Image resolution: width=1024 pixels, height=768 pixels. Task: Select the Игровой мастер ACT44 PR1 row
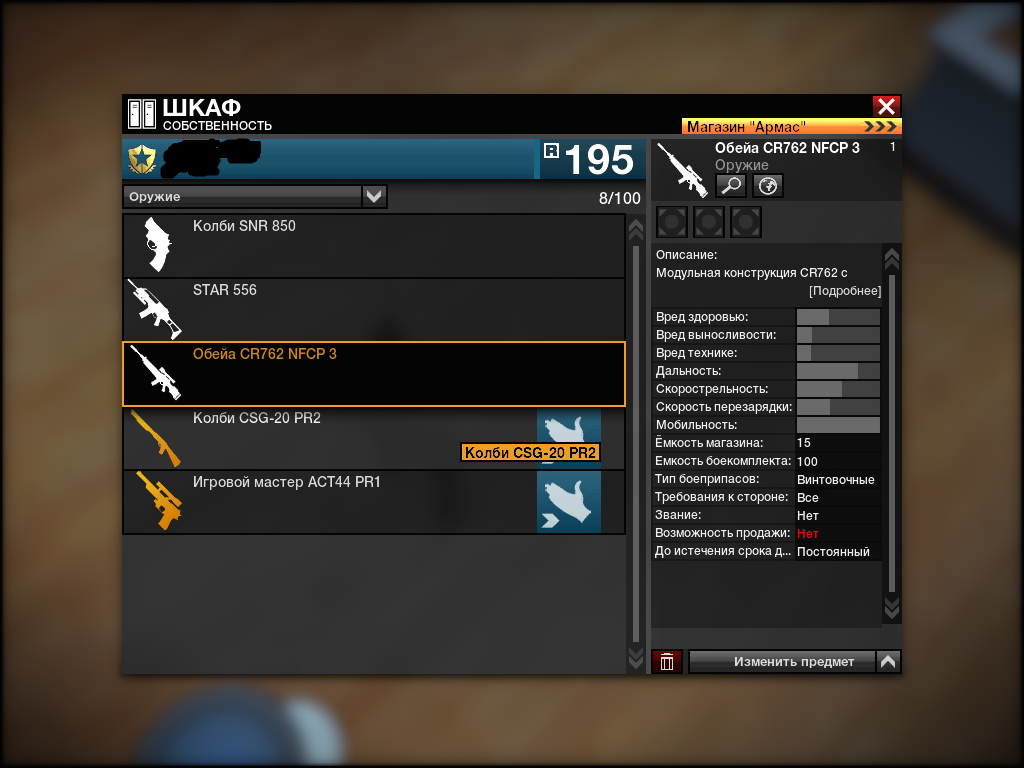click(x=330, y=502)
